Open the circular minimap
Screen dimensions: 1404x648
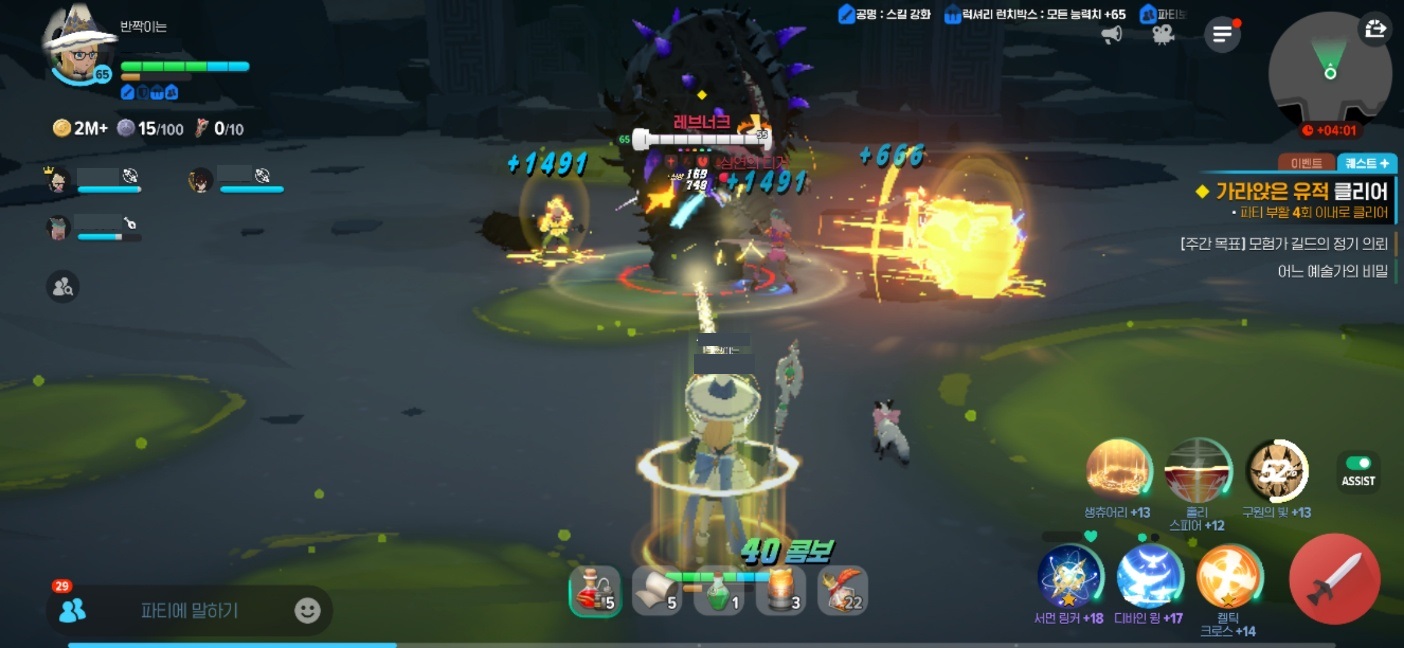click(x=1329, y=72)
